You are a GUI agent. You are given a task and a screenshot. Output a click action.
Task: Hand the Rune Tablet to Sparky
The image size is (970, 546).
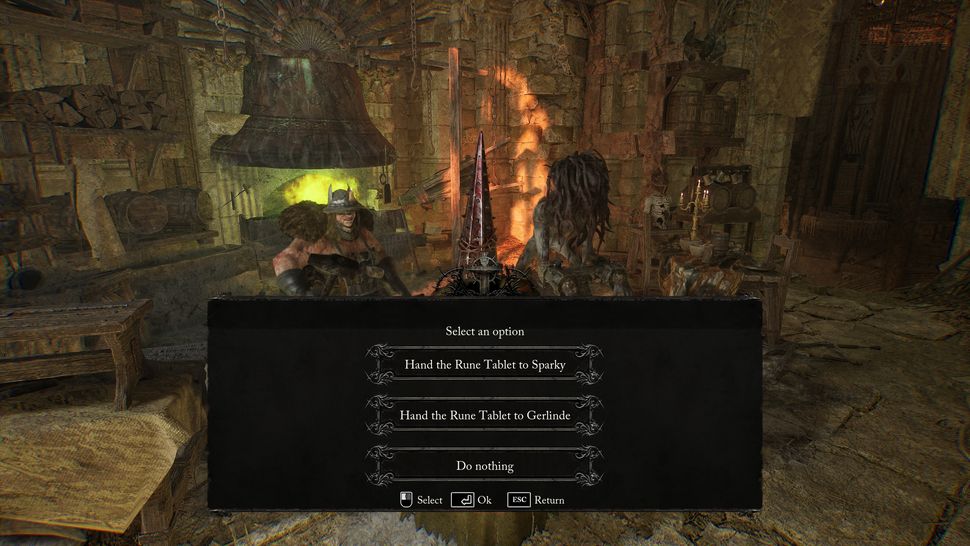pos(485,364)
